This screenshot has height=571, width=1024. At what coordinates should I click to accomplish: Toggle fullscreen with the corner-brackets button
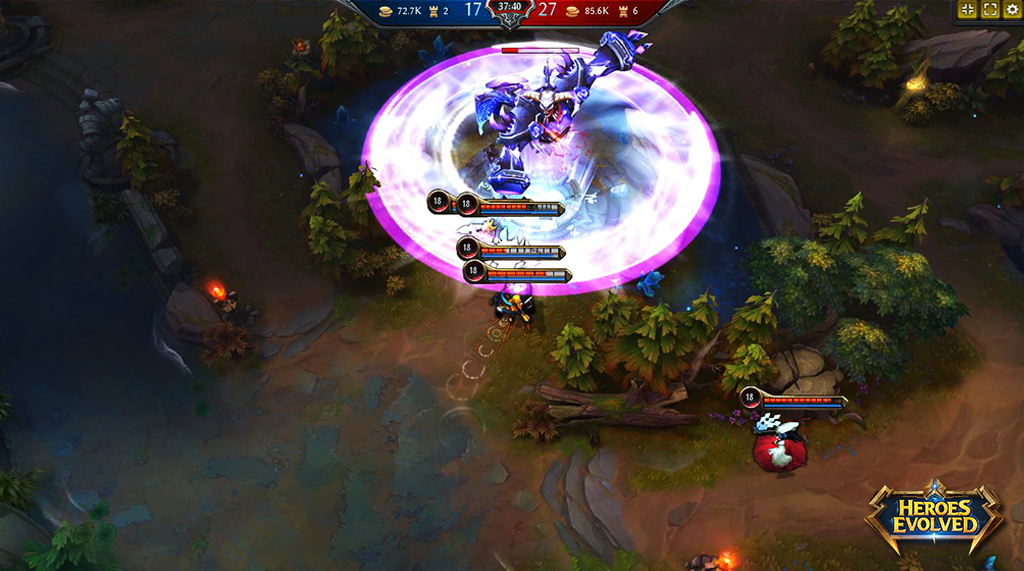[990, 10]
